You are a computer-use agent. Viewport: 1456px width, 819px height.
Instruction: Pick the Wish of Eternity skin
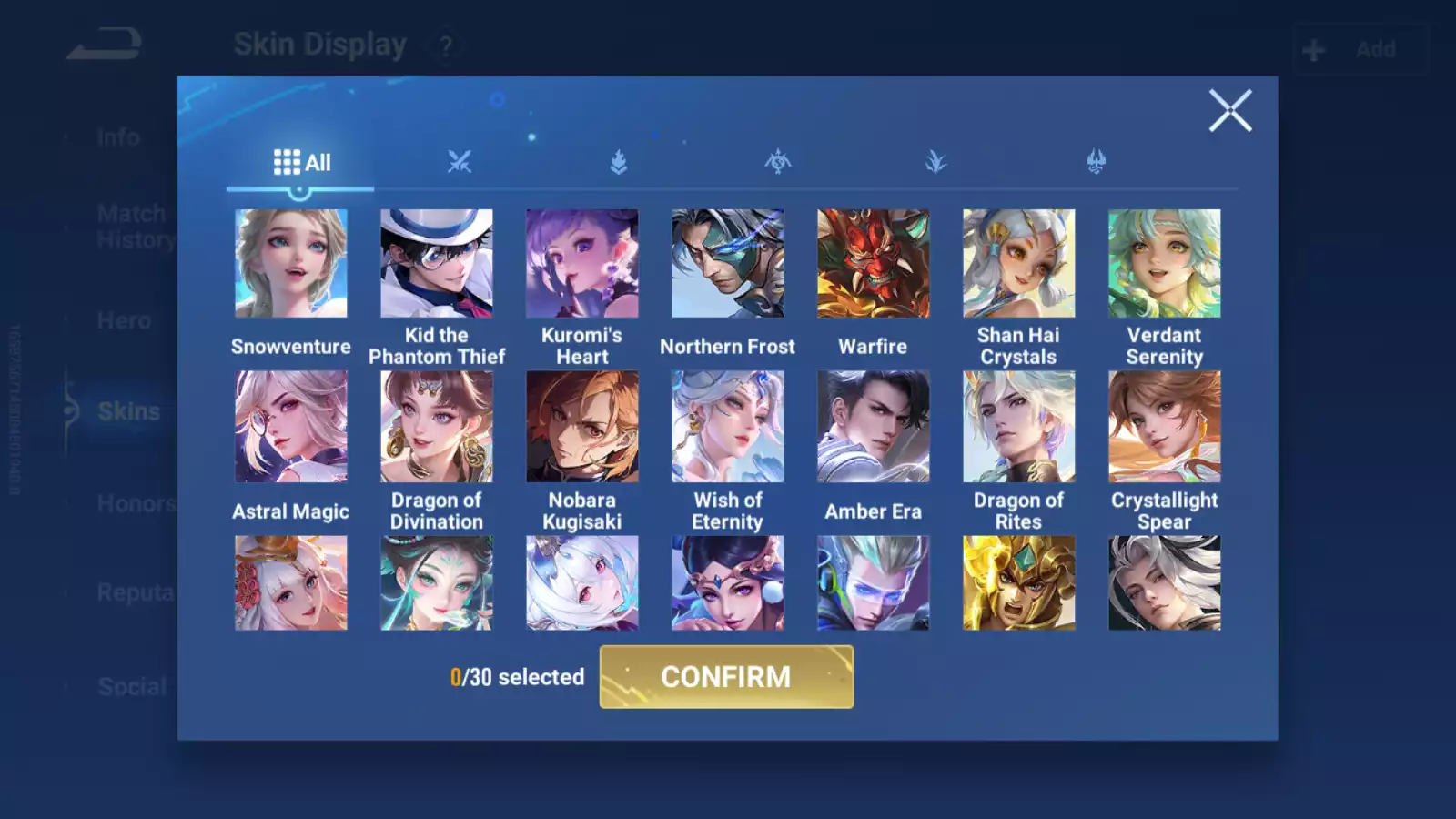tap(728, 427)
